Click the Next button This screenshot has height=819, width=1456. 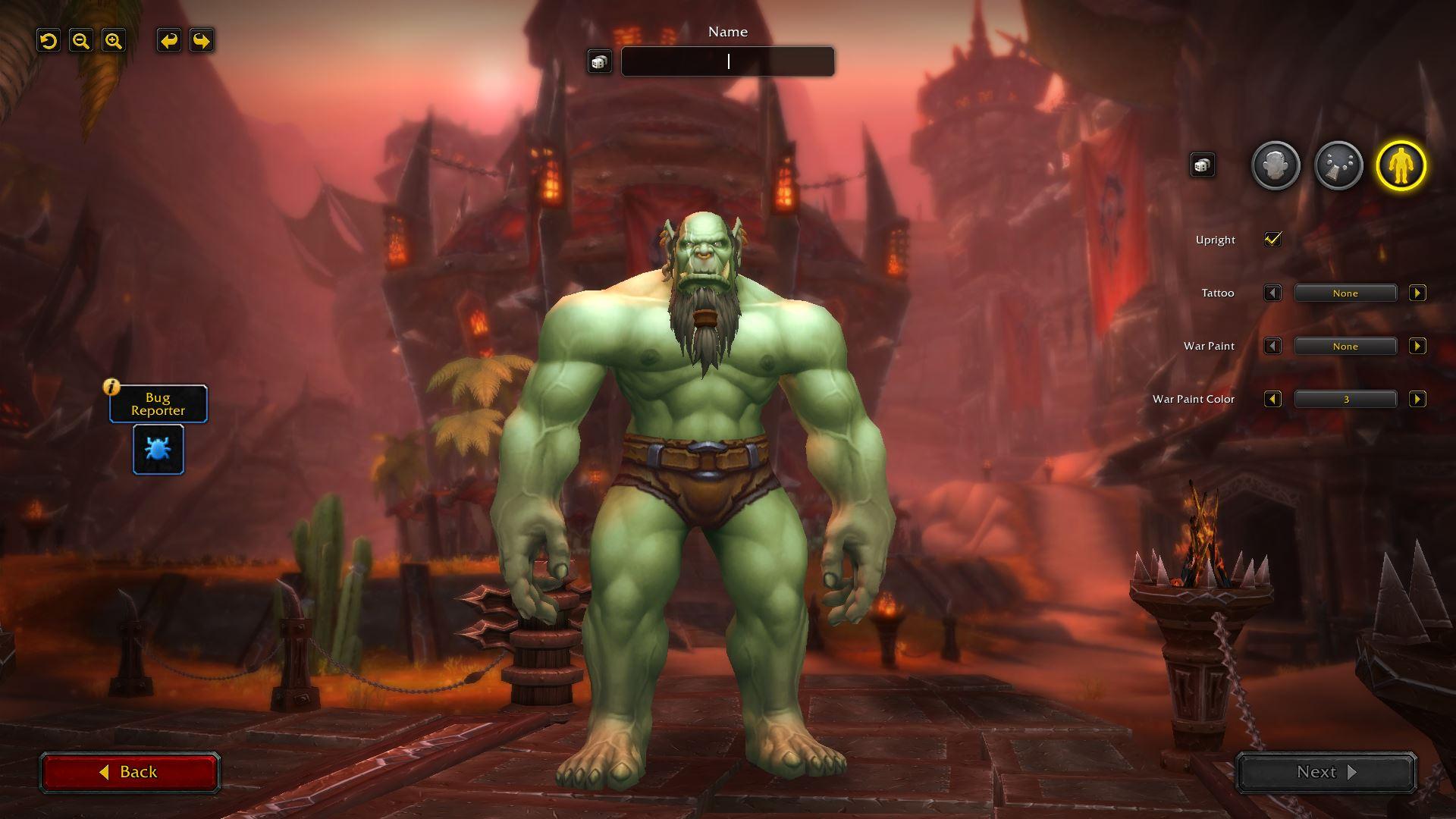coord(1325,771)
